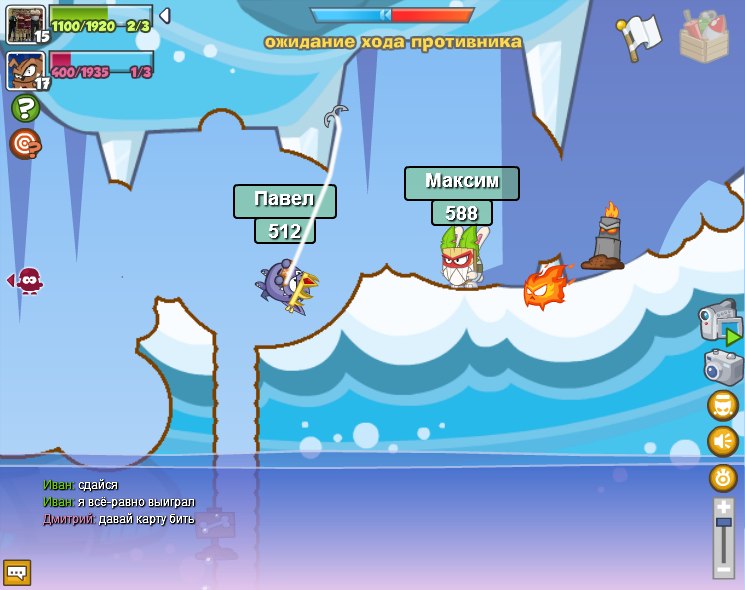This screenshot has height=590, width=745.
Task: Zoom out with the minus button
Action: coord(724,568)
